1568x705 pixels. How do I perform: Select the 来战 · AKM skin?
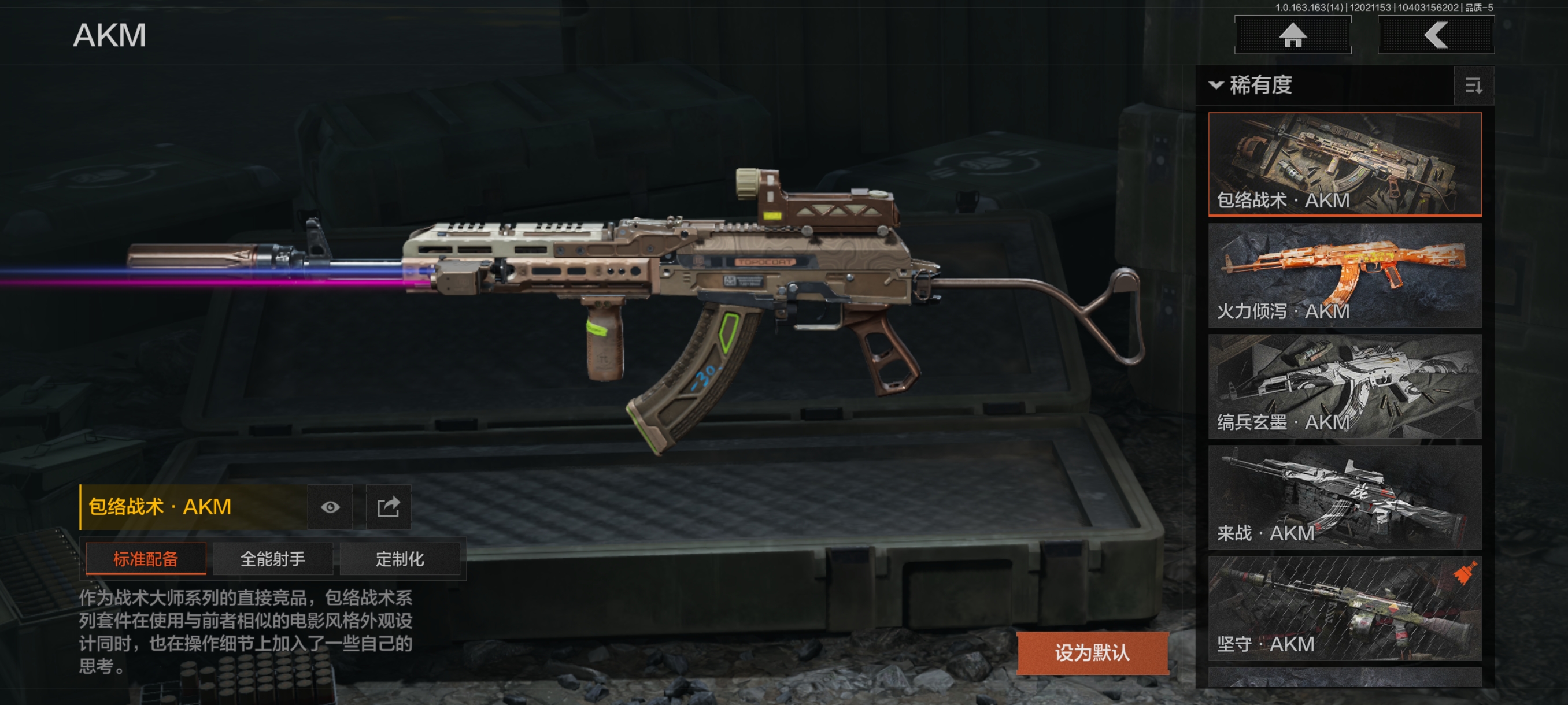[x=1344, y=497]
